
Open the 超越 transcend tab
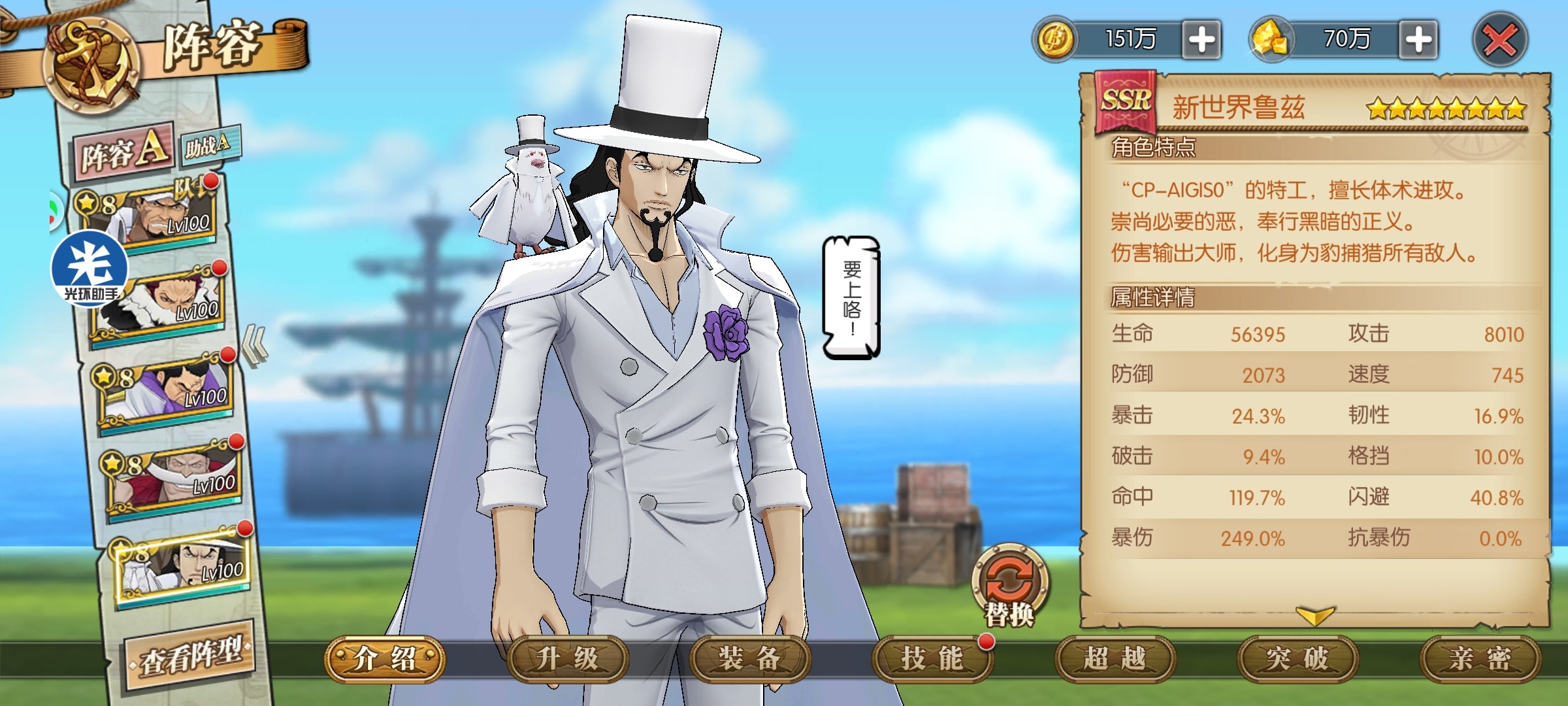[1115, 659]
